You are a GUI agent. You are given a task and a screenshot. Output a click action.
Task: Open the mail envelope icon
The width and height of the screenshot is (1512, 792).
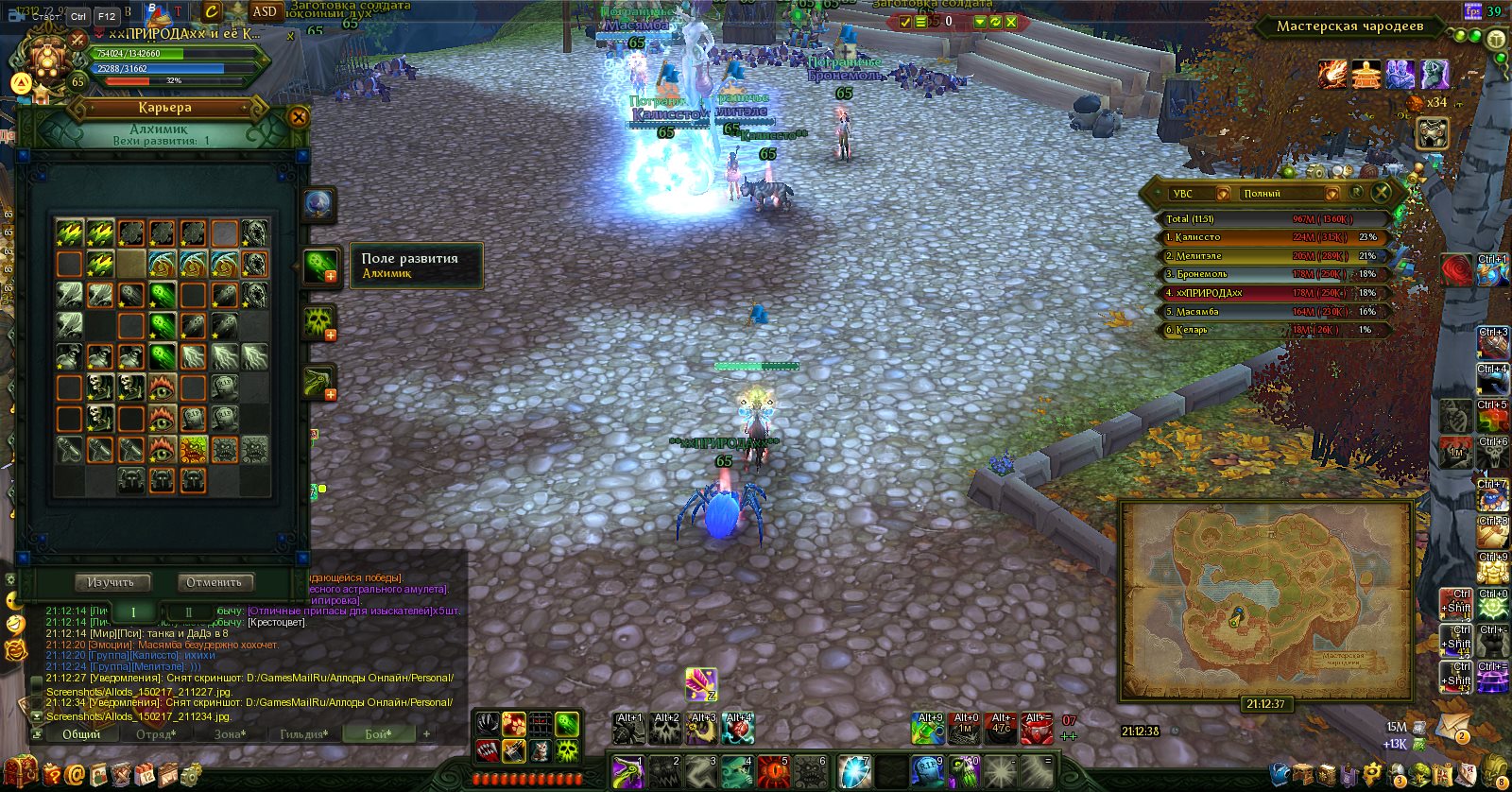[x=1452, y=728]
